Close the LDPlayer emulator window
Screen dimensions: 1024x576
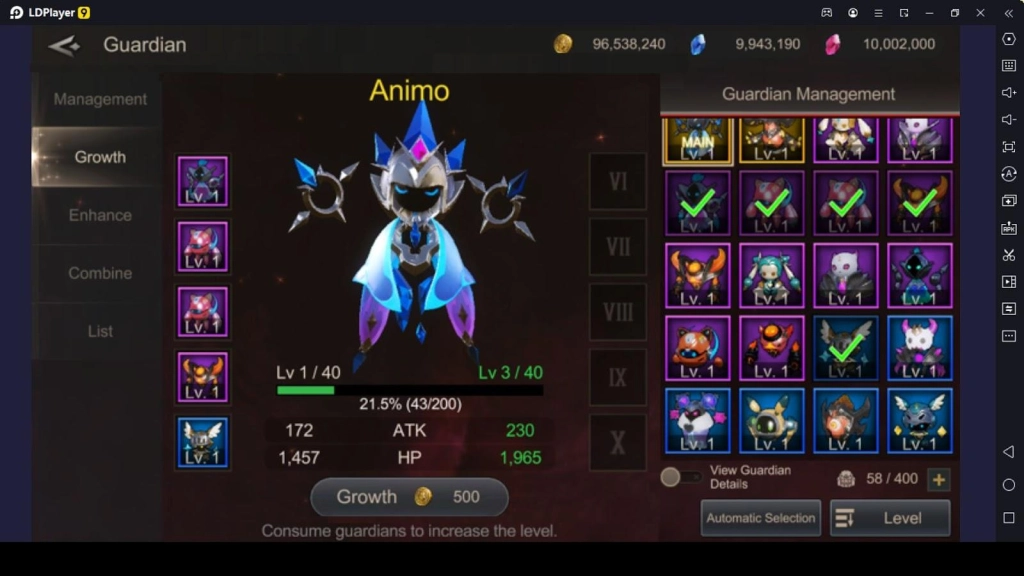point(980,13)
